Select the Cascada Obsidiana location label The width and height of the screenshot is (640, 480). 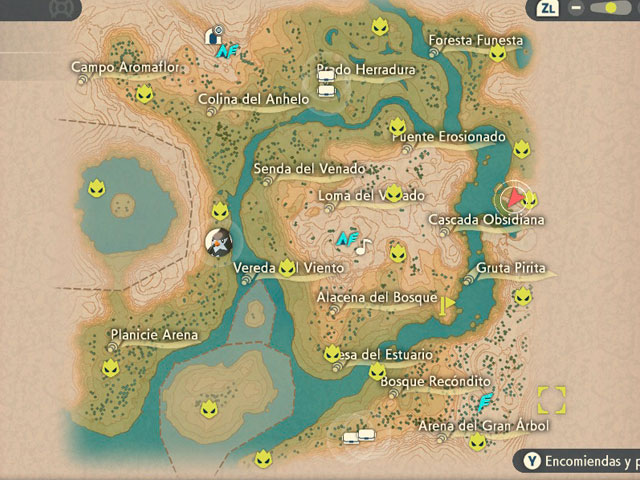(x=486, y=219)
